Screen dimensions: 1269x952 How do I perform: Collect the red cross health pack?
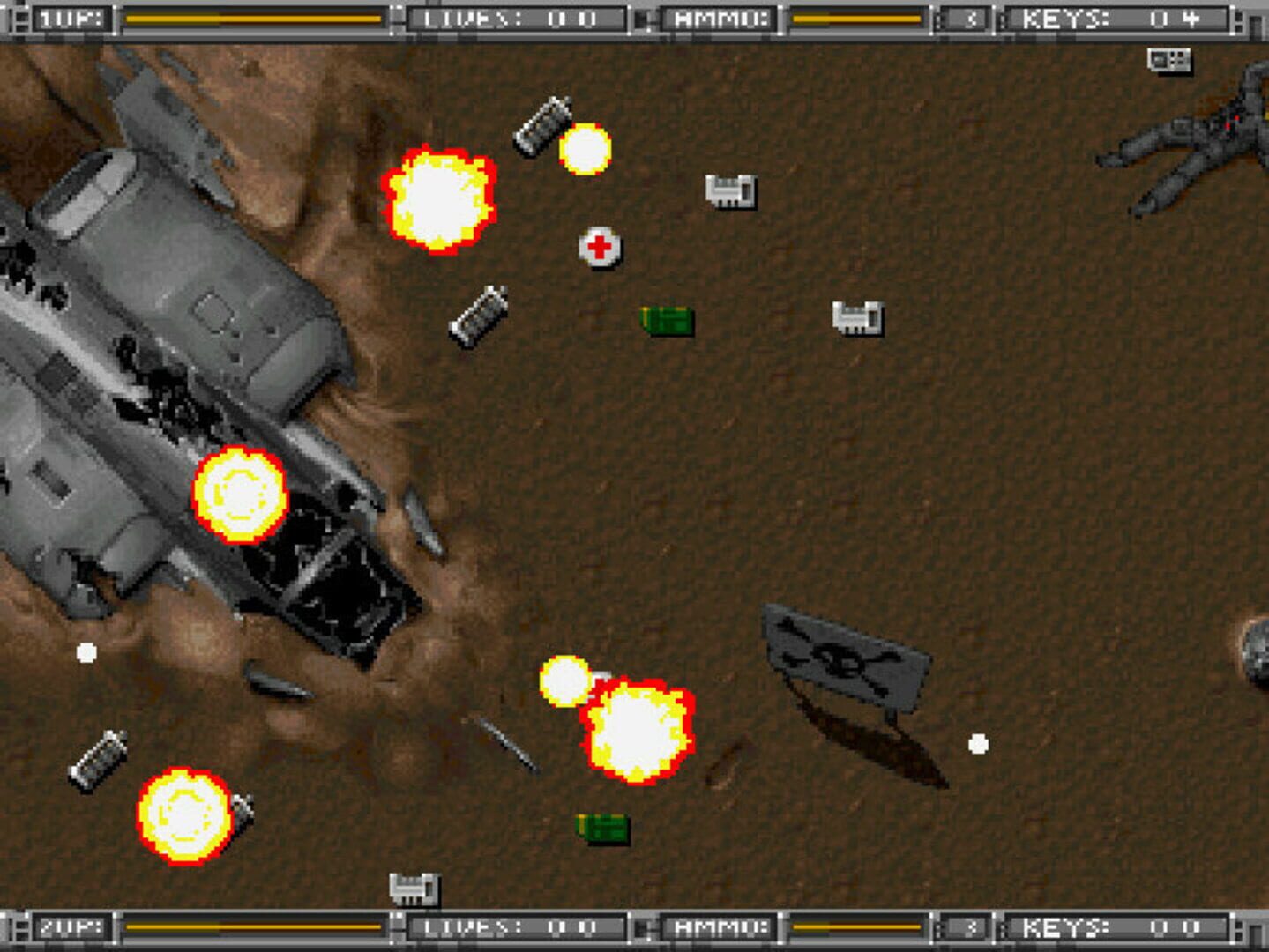coord(601,249)
